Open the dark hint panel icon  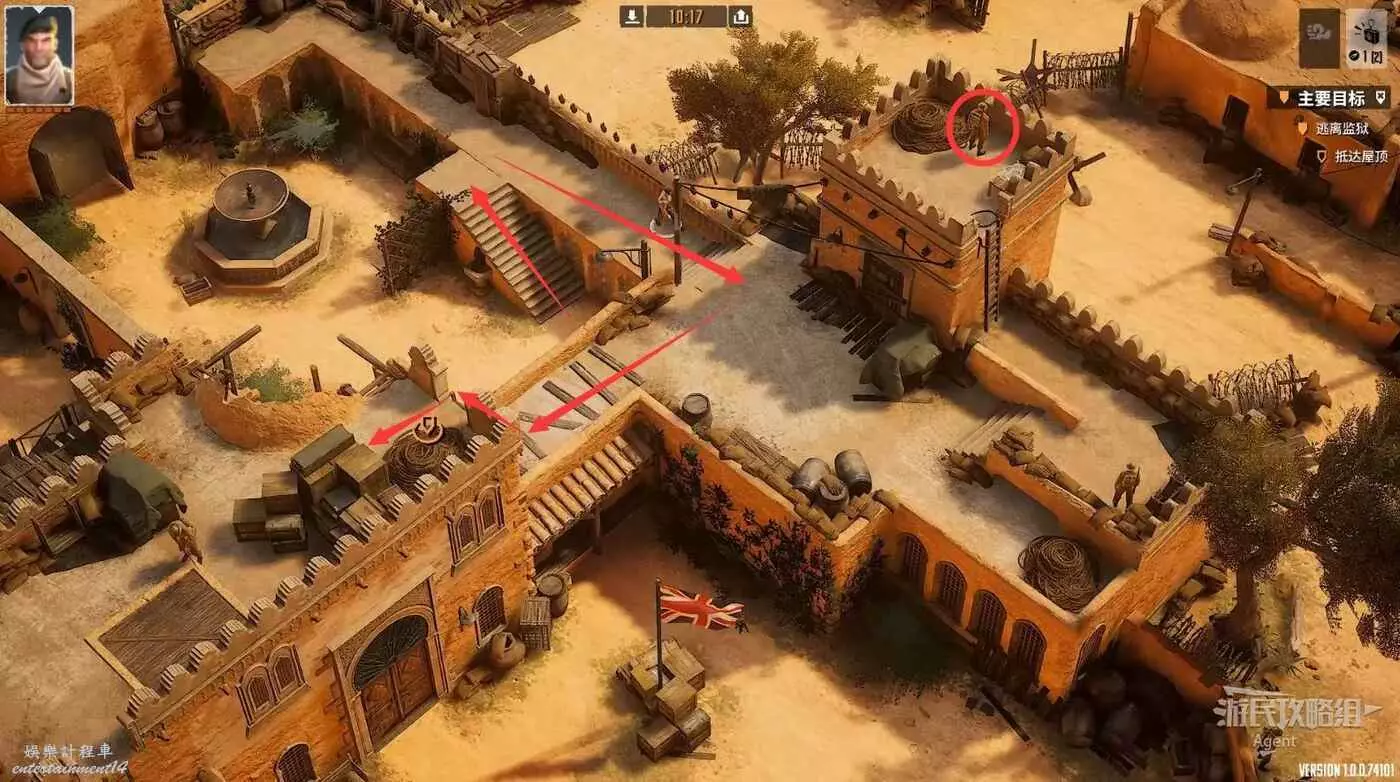point(1319,38)
